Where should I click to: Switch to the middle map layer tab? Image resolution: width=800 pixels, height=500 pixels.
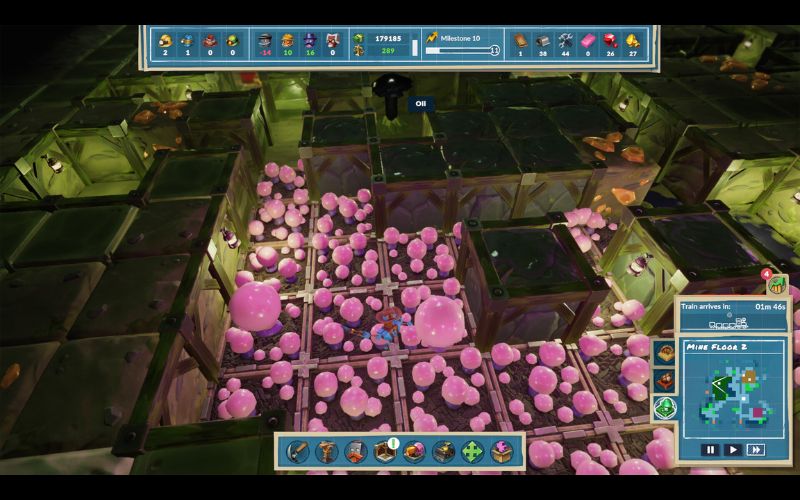coord(664,380)
